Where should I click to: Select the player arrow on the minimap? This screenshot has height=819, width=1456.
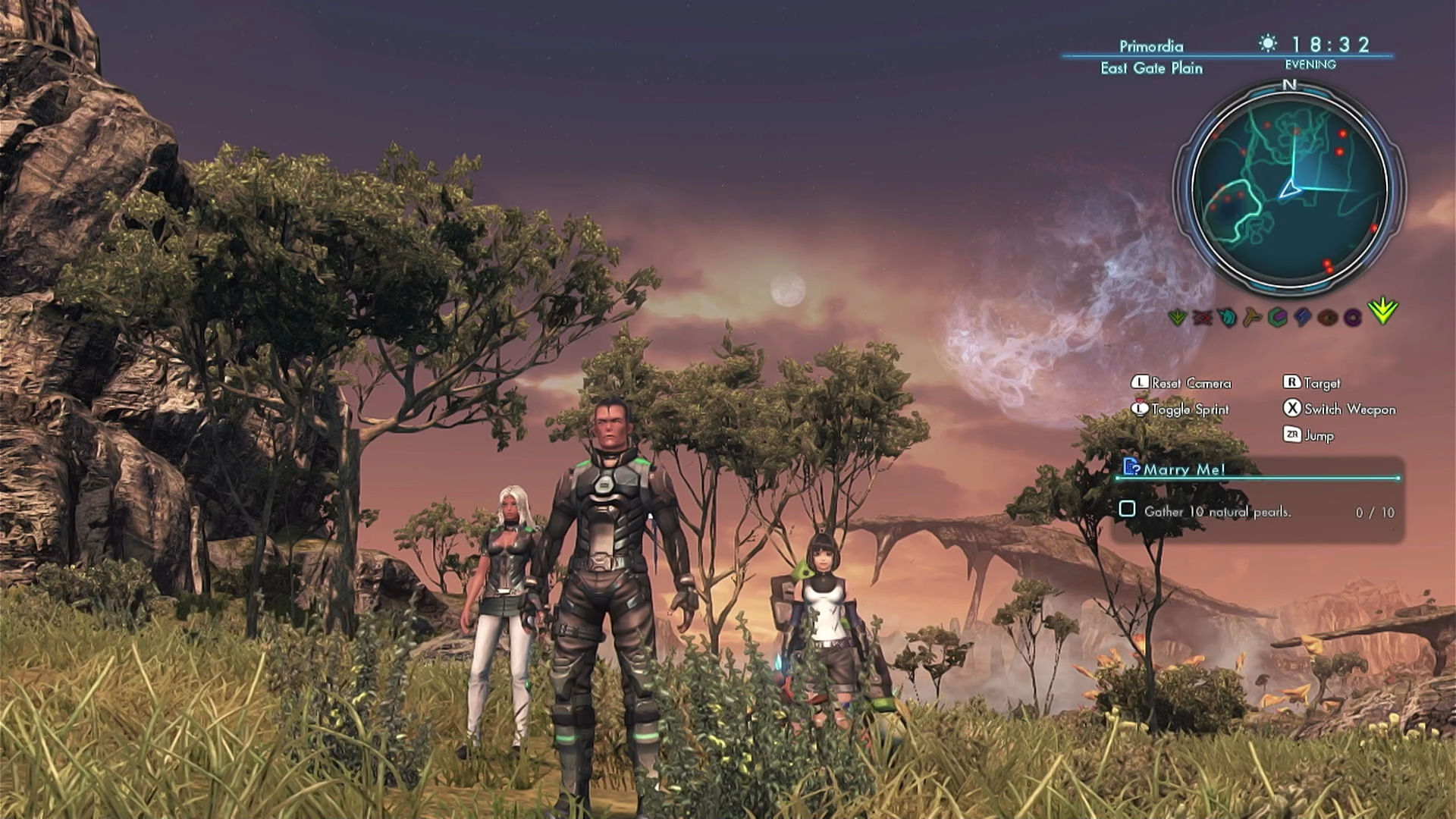click(1289, 189)
